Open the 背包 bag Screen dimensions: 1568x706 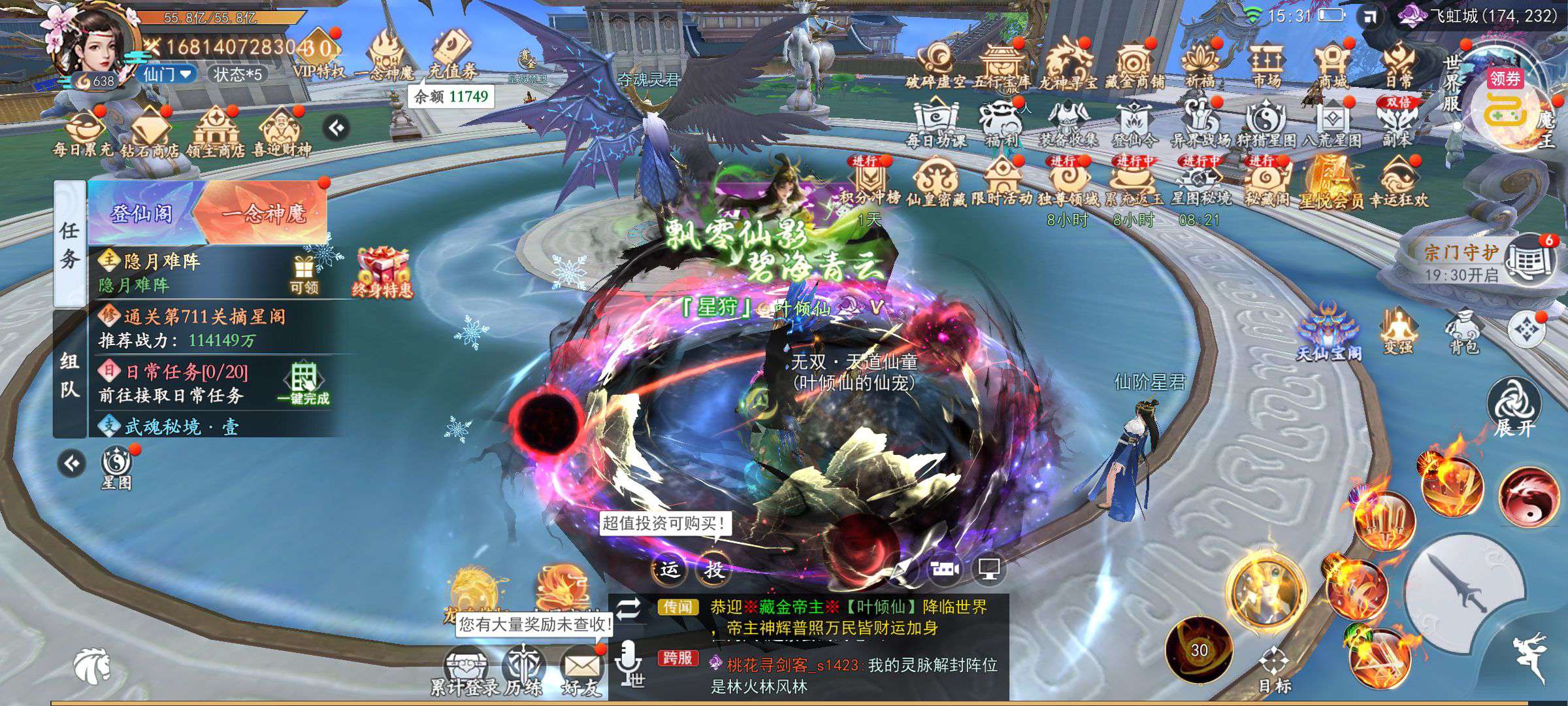(x=1463, y=331)
